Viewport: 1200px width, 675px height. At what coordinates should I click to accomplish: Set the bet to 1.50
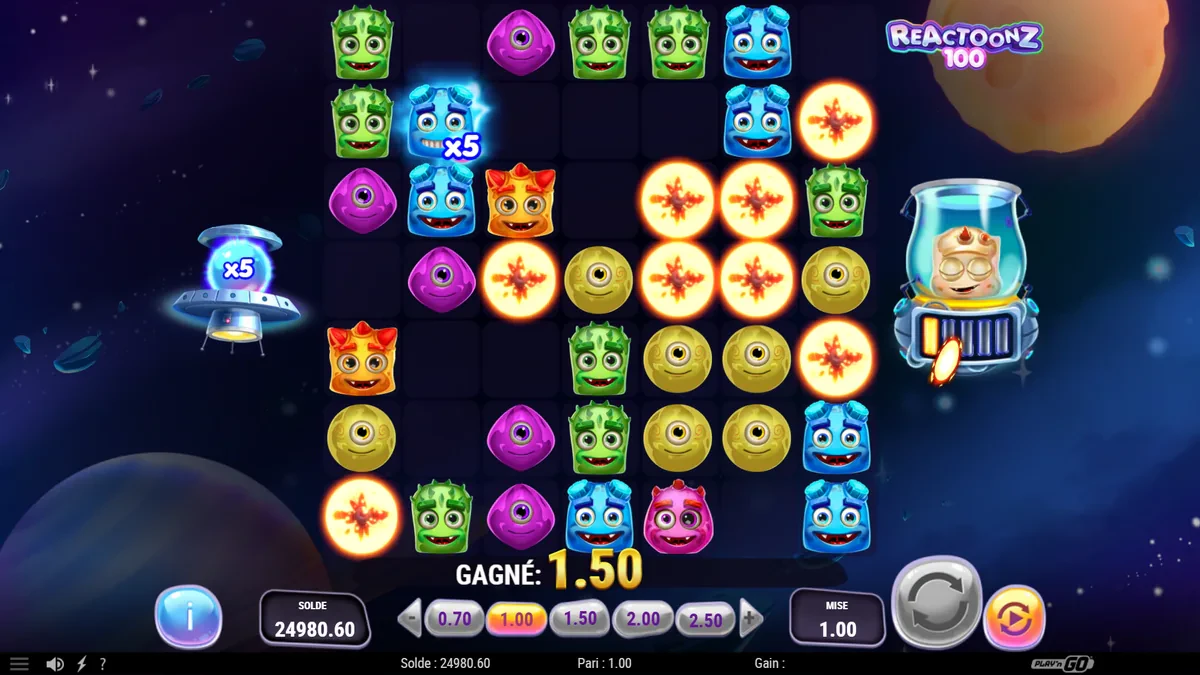580,619
